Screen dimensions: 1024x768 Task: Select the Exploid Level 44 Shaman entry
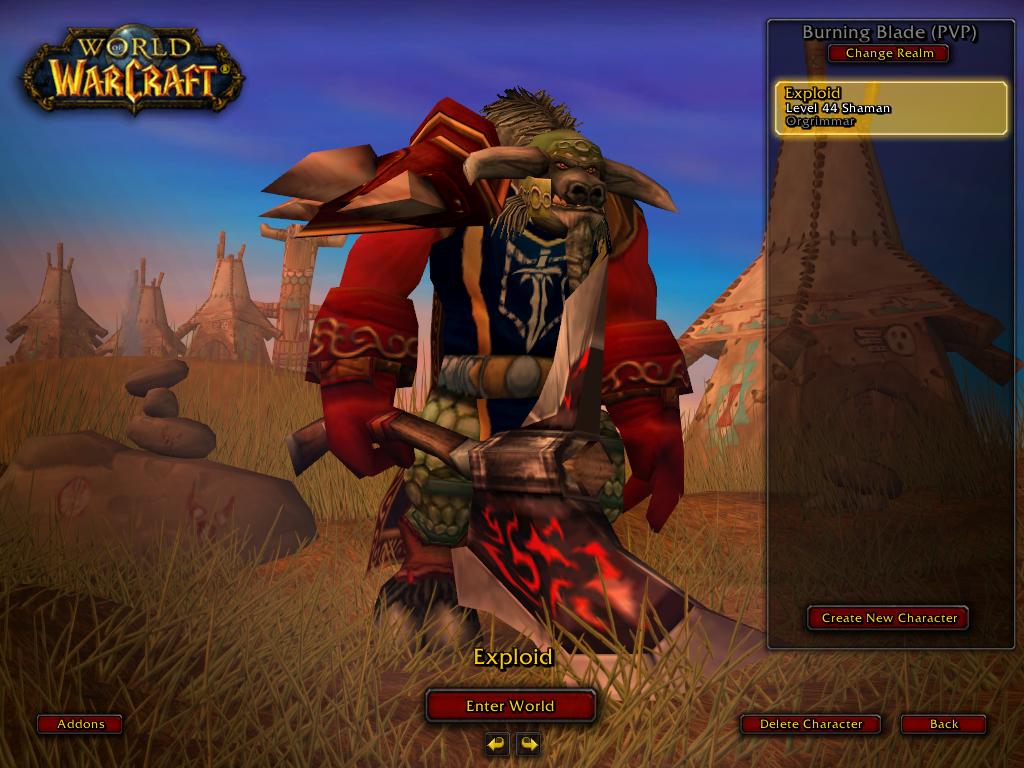click(891, 108)
